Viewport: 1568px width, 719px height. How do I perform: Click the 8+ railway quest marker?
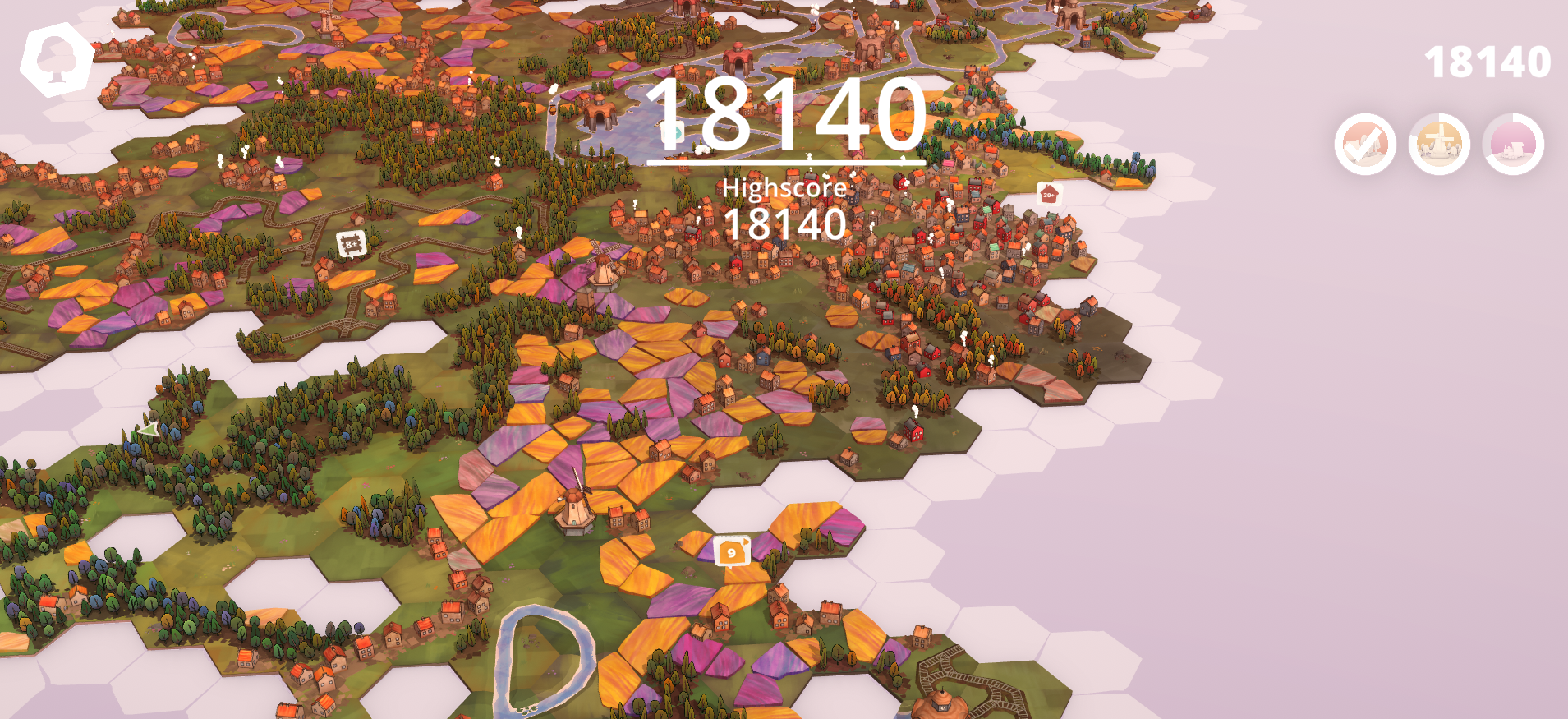[349, 244]
